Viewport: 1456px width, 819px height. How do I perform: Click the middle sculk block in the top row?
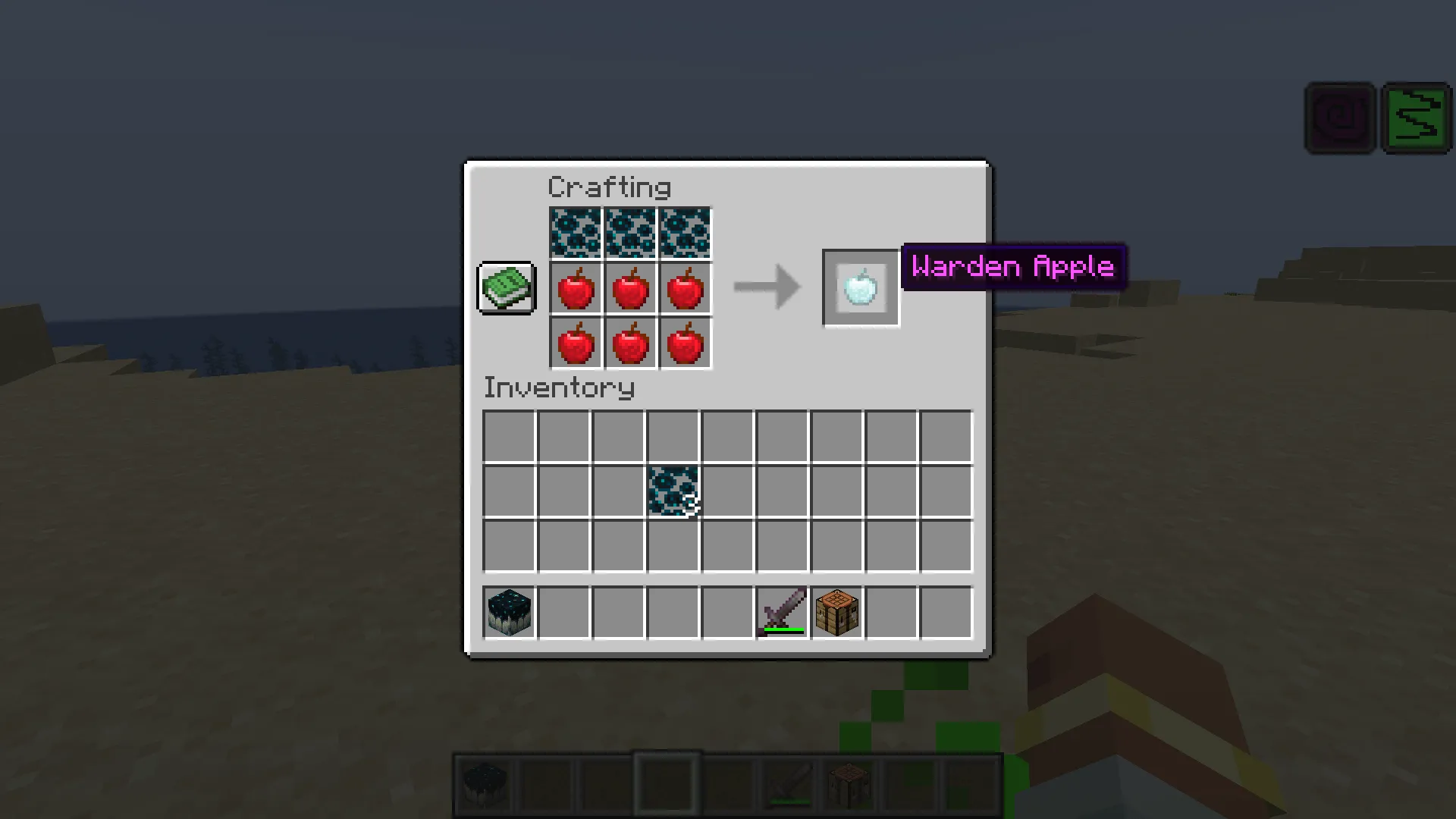tap(629, 233)
